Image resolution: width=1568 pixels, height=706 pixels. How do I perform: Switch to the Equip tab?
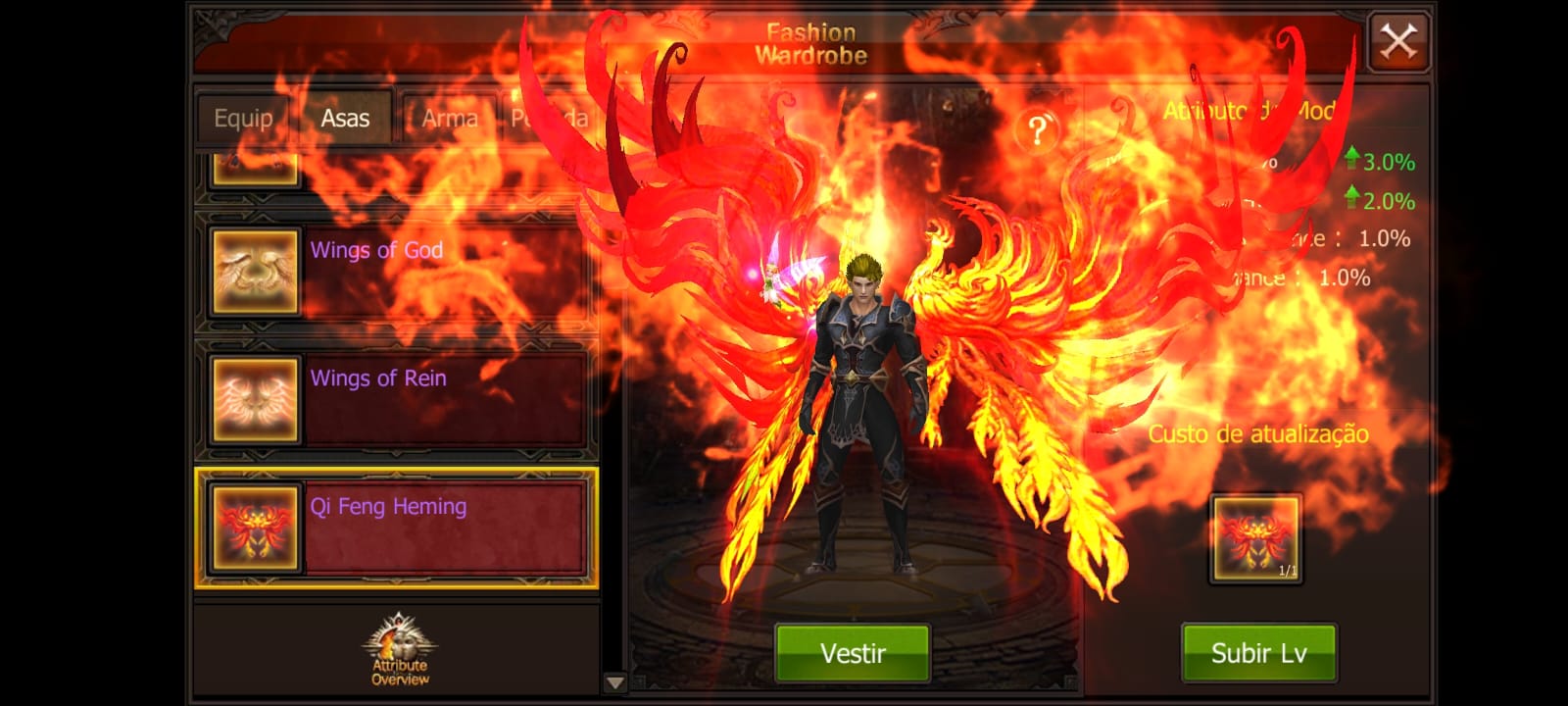(x=243, y=119)
